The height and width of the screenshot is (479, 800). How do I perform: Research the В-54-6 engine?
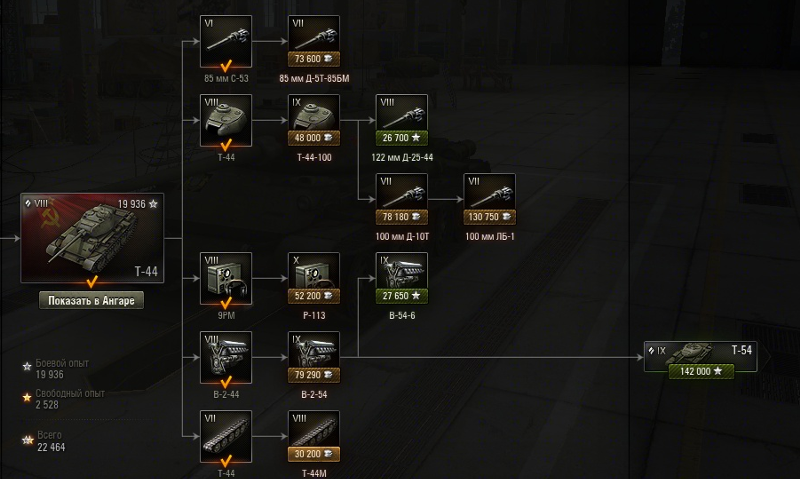point(402,278)
